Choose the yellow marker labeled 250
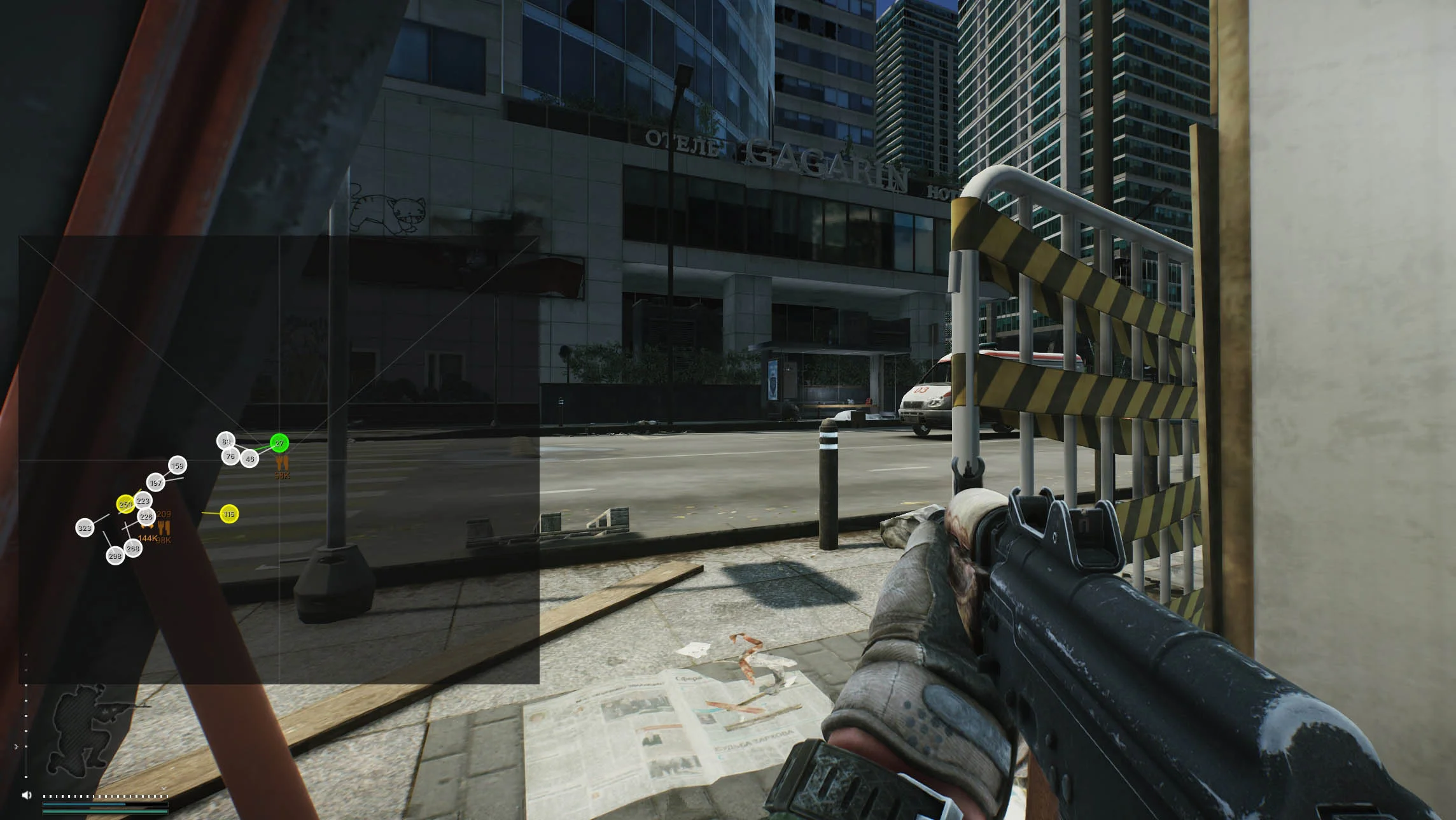Screen dimensions: 1456x820 [x=125, y=504]
